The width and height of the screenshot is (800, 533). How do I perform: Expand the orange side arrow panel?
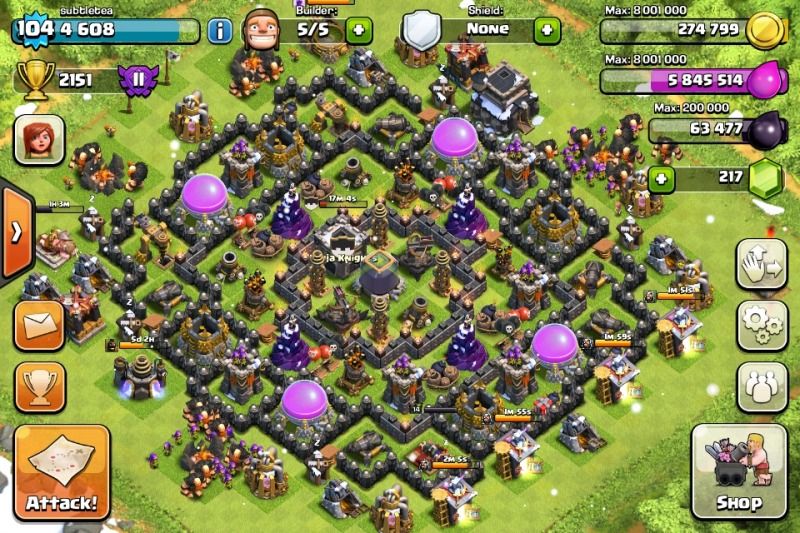(x=14, y=232)
